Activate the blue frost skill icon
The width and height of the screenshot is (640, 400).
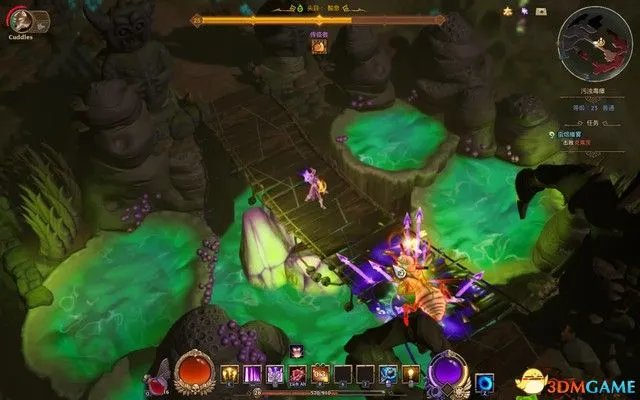pyautogui.click(x=388, y=373)
